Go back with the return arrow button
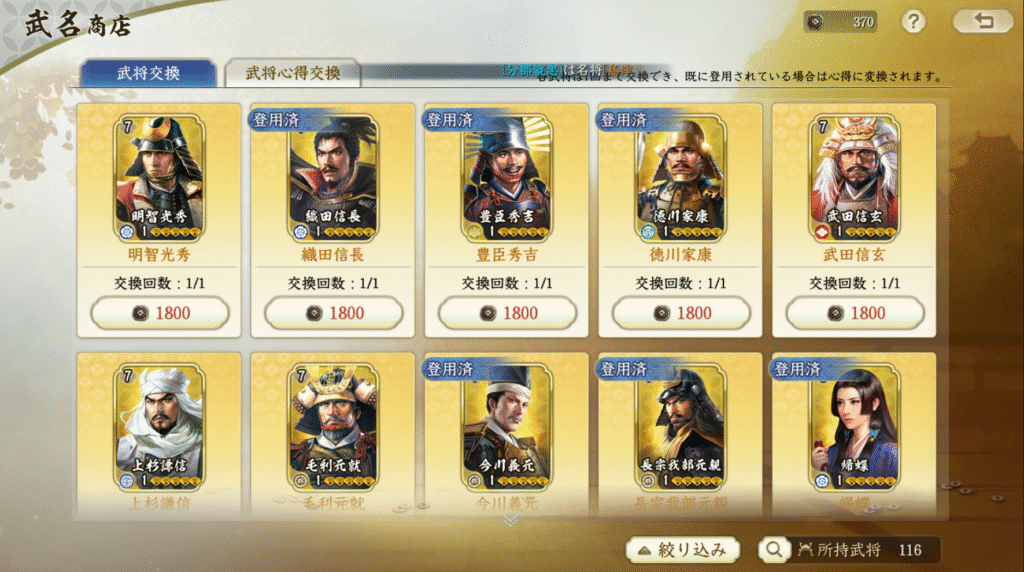Screen dimensions: 1024x572 coord(982,21)
